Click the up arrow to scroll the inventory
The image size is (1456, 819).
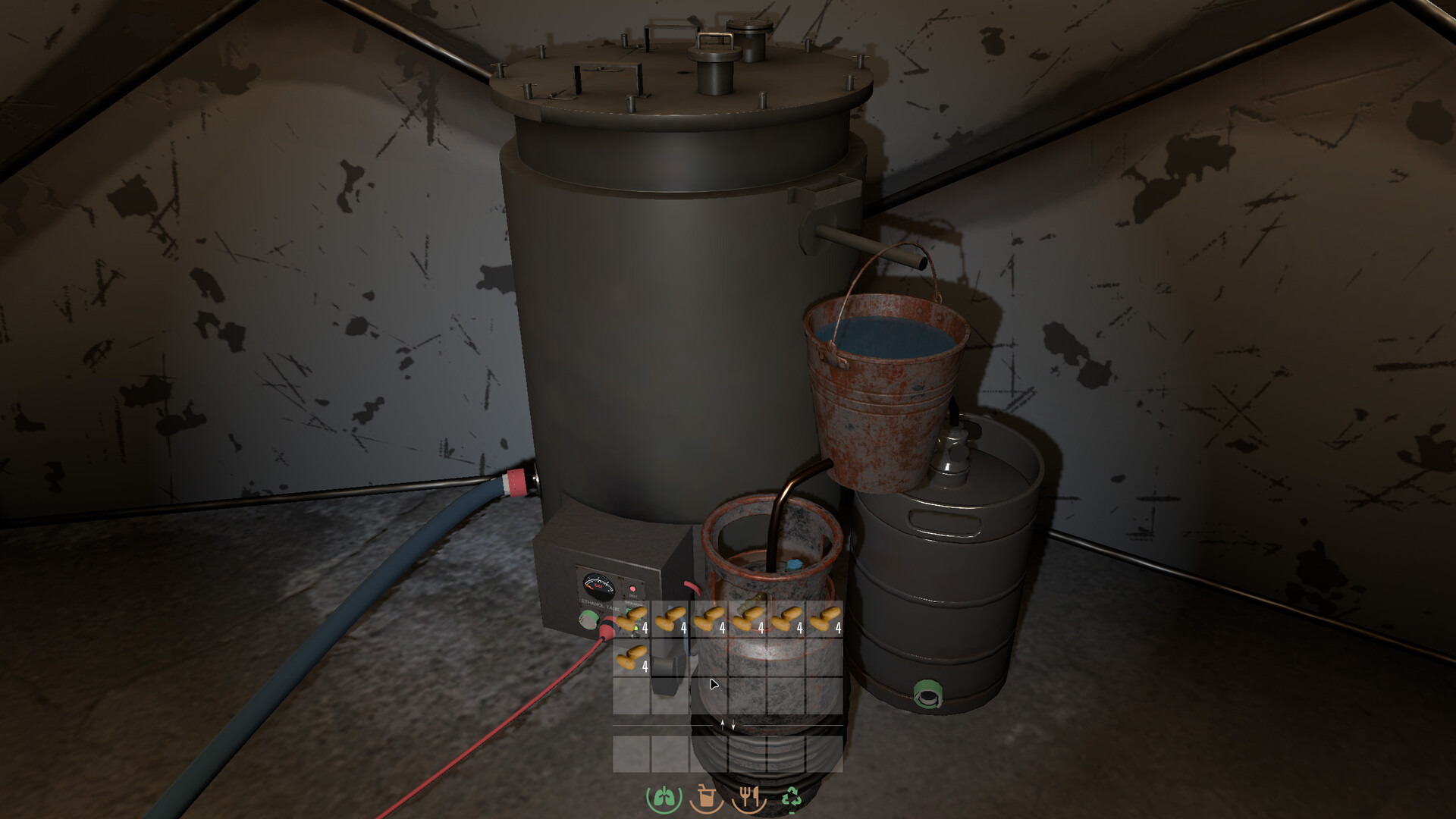(722, 724)
